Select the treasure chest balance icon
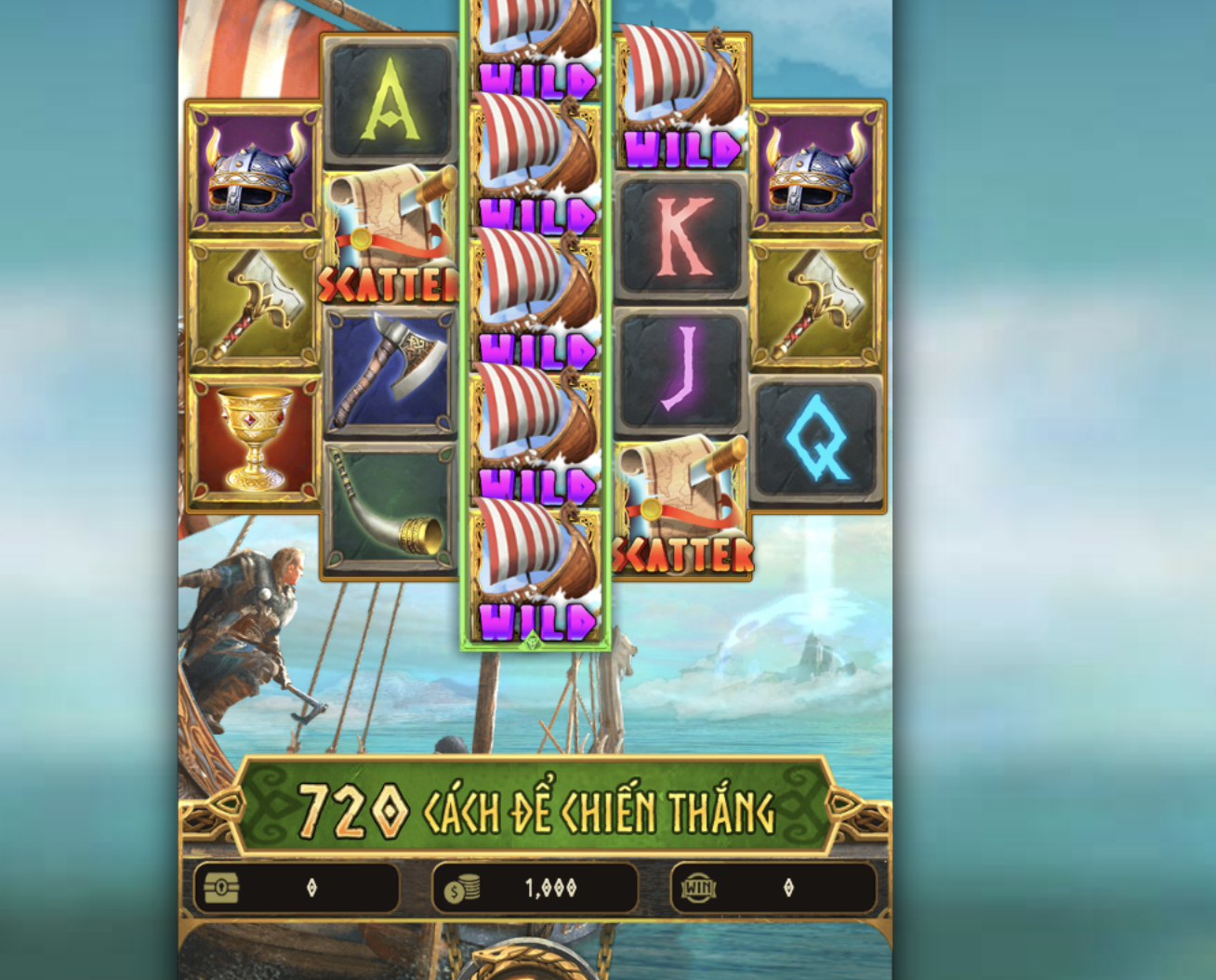 (x=219, y=888)
